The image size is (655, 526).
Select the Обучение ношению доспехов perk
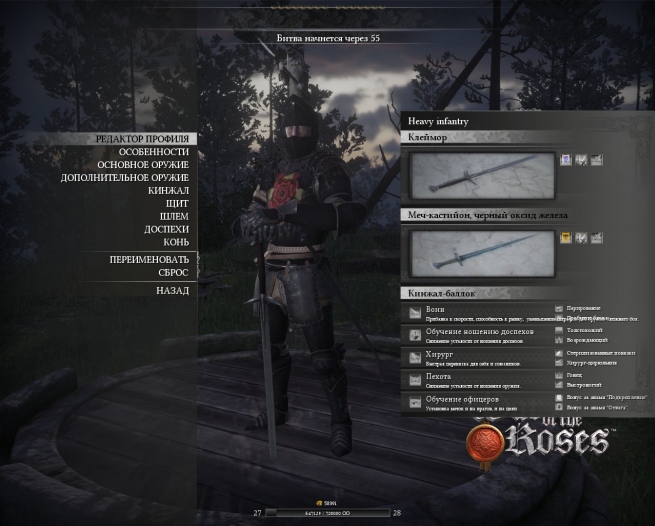pos(478,335)
